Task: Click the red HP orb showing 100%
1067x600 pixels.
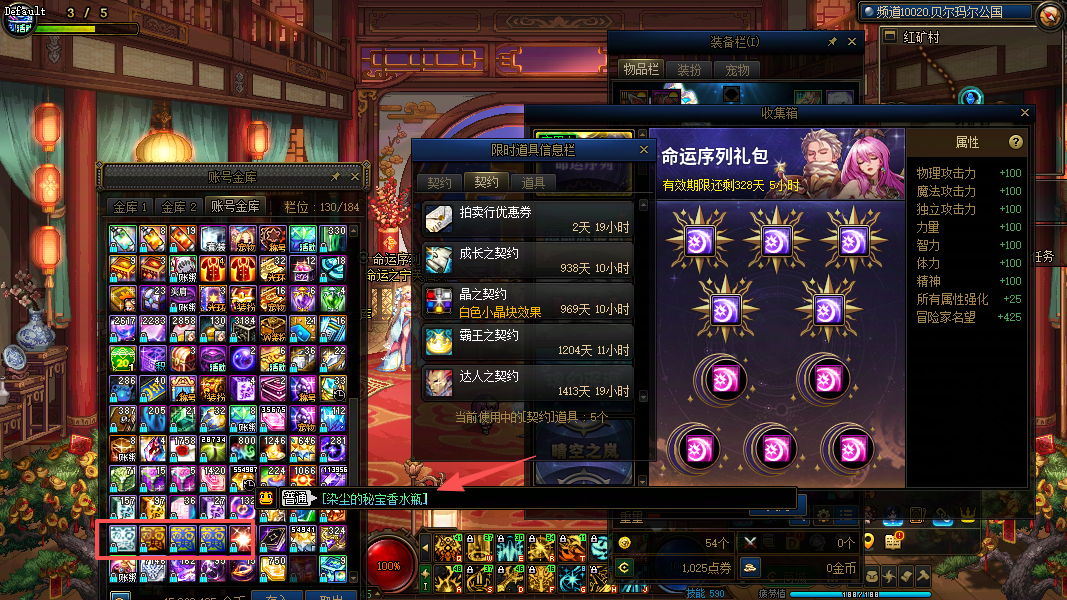Action: [x=389, y=565]
